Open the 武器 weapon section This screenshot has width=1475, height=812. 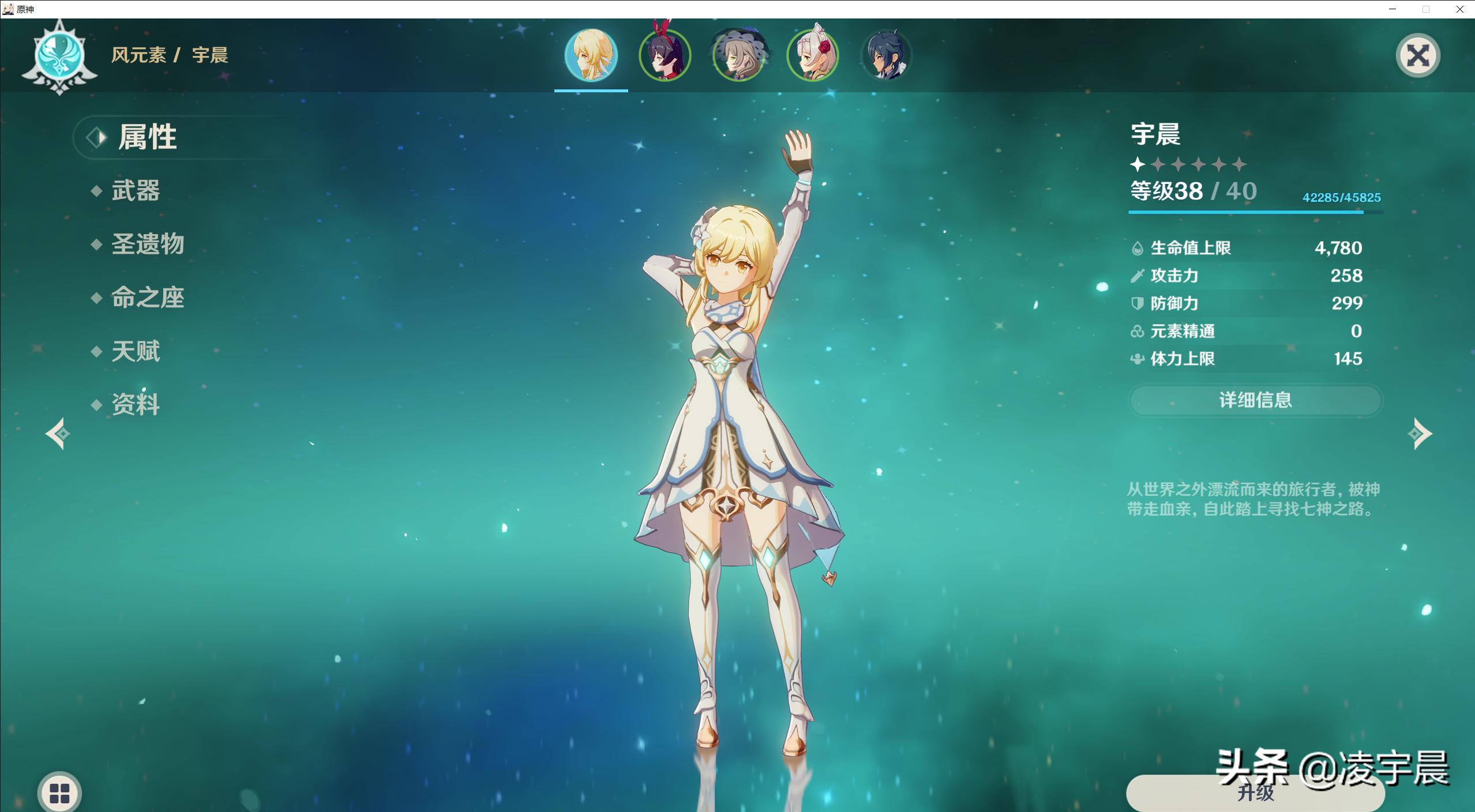point(135,191)
